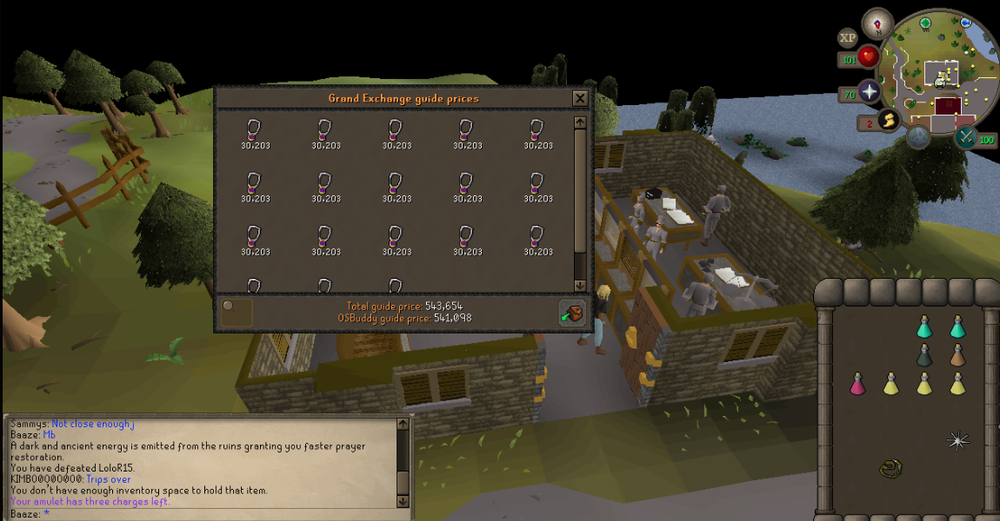Select the dark green potion in the inventory

(925, 355)
